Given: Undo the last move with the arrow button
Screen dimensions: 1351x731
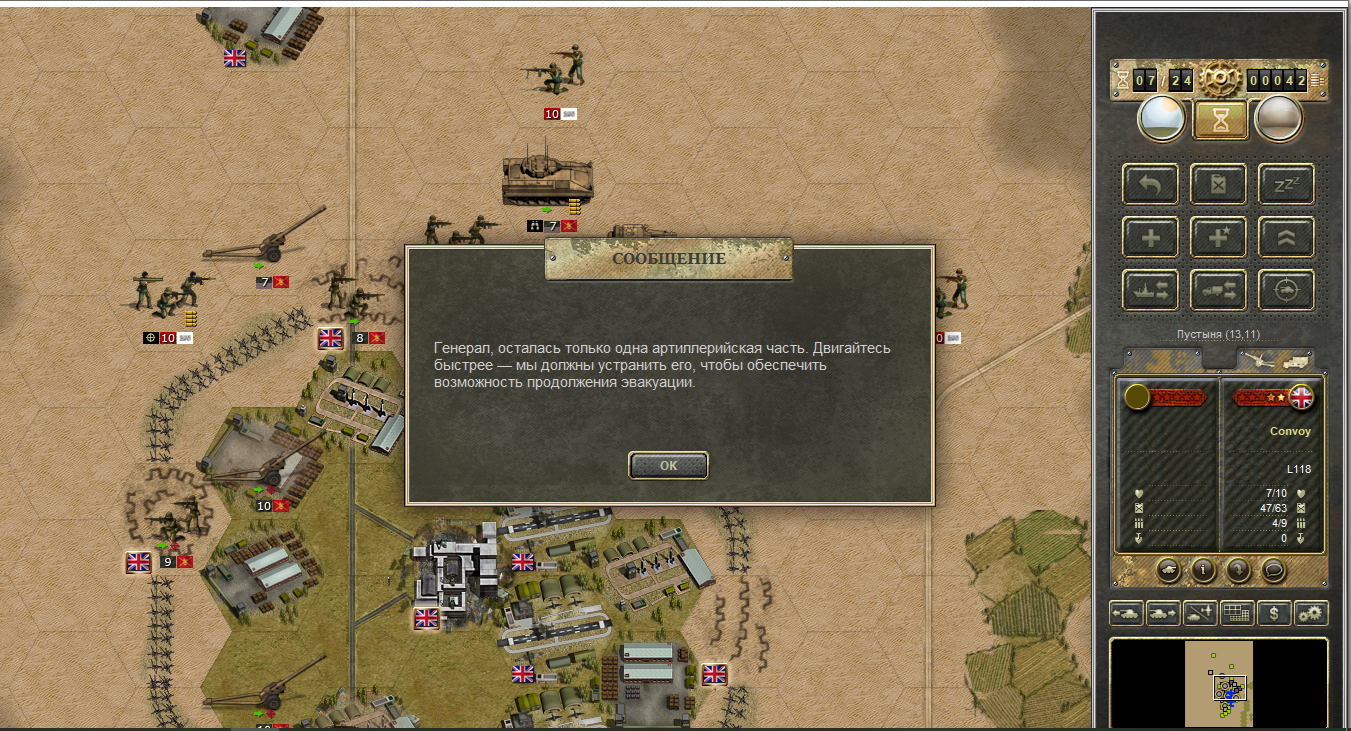Looking at the screenshot, I should tap(1150, 185).
